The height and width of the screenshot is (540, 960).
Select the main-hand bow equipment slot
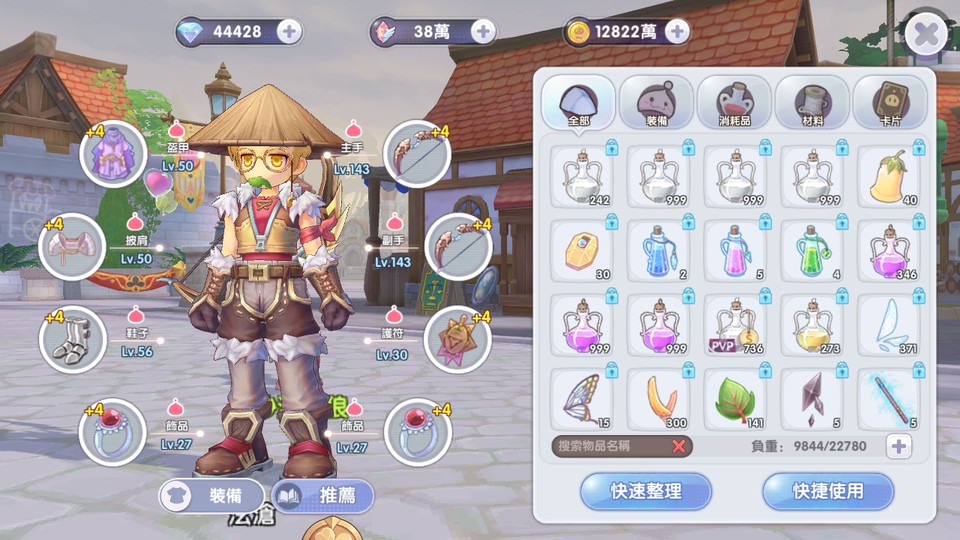coord(417,154)
